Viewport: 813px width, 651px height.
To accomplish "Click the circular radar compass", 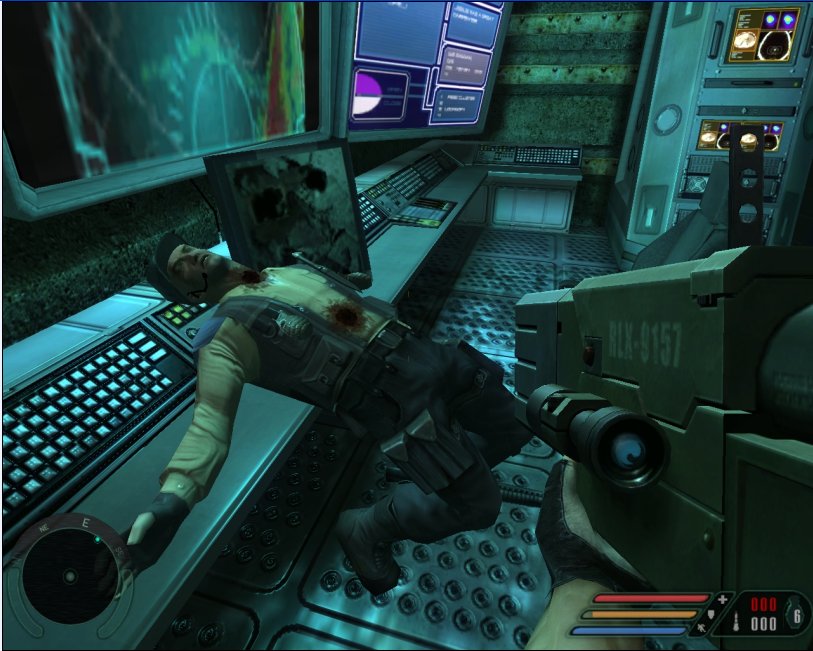I will tap(68, 577).
